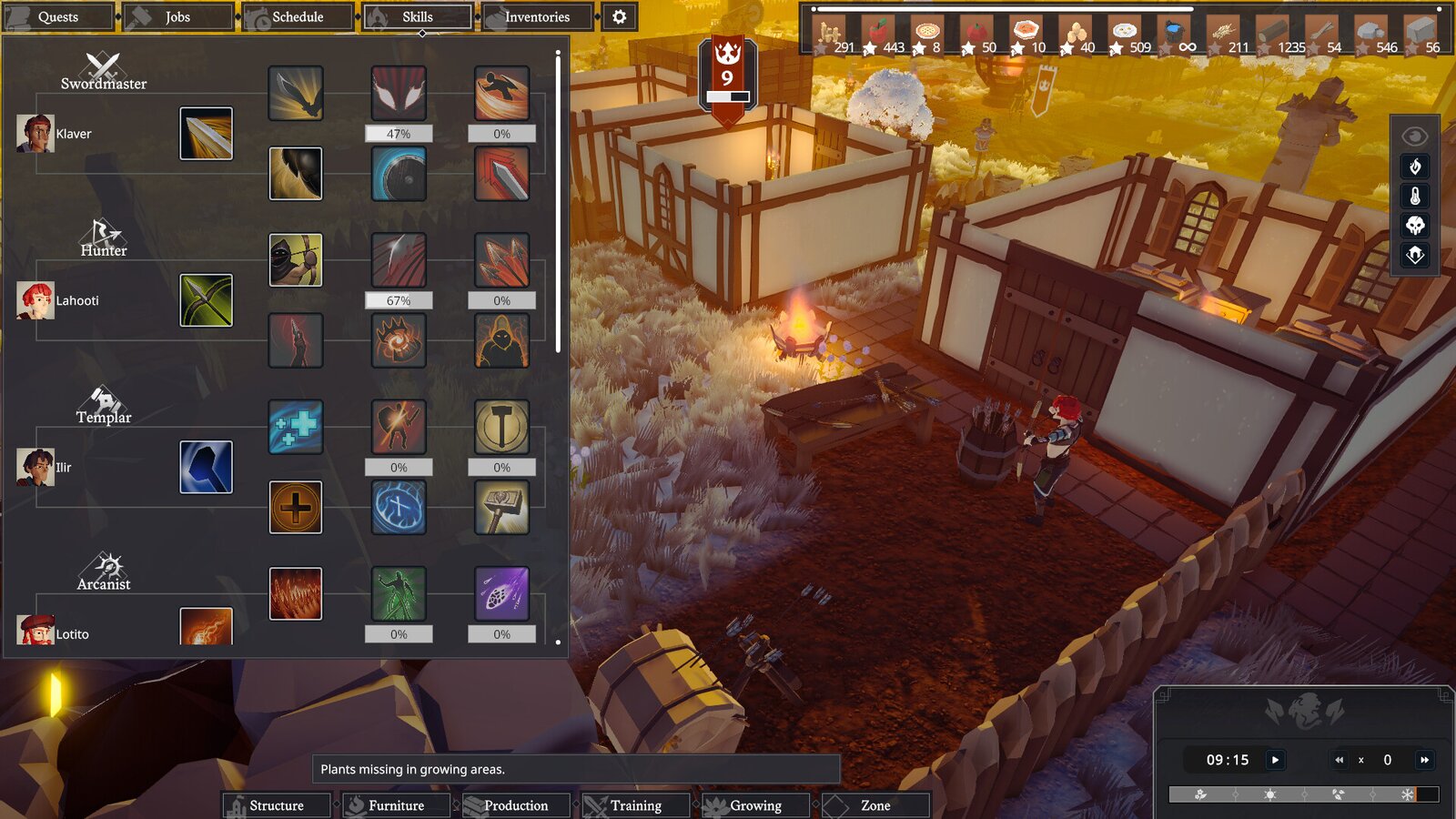The width and height of the screenshot is (1456, 819).
Task: Open the Quests tab
Action: [58, 16]
